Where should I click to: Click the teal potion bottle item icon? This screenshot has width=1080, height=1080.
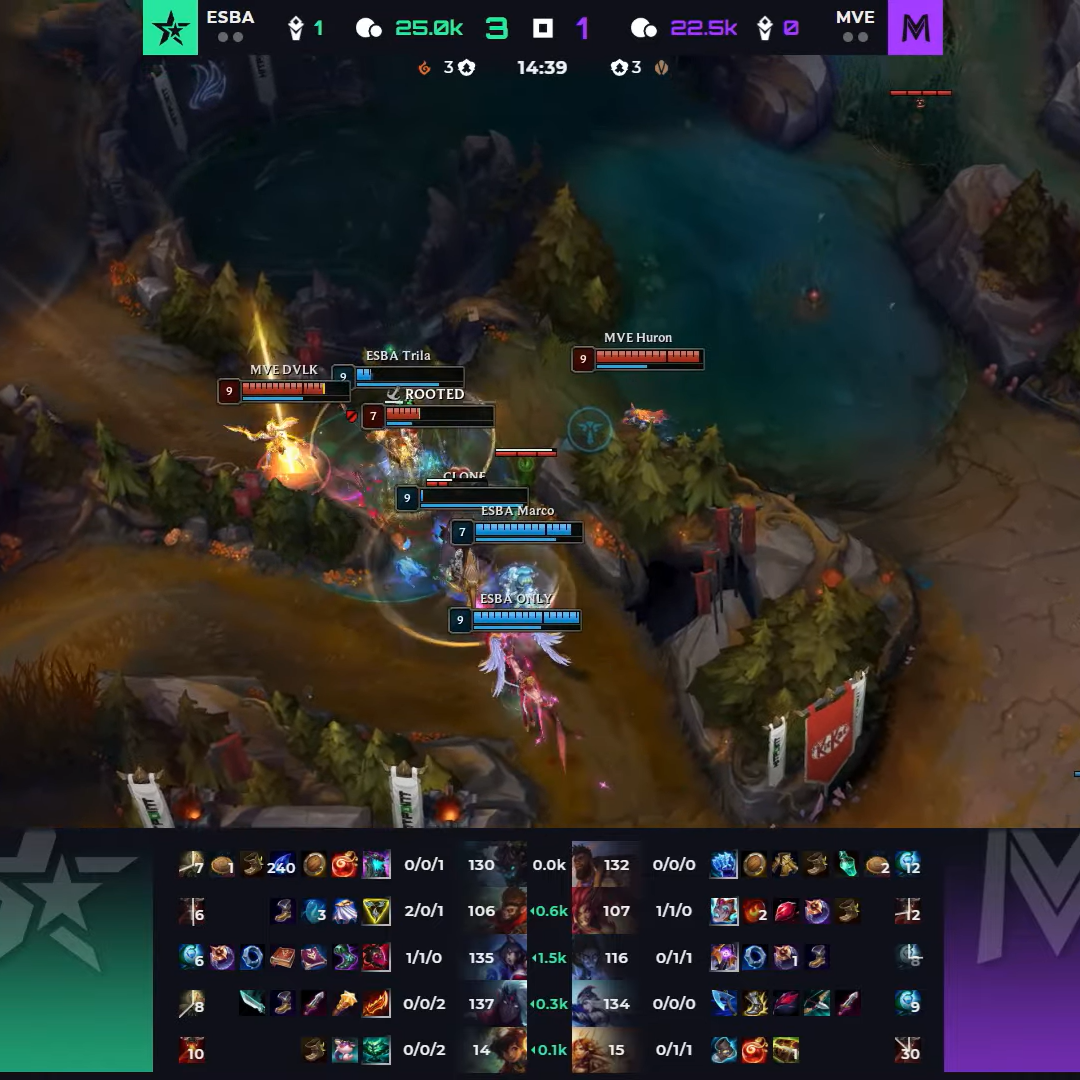(x=848, y=865)
